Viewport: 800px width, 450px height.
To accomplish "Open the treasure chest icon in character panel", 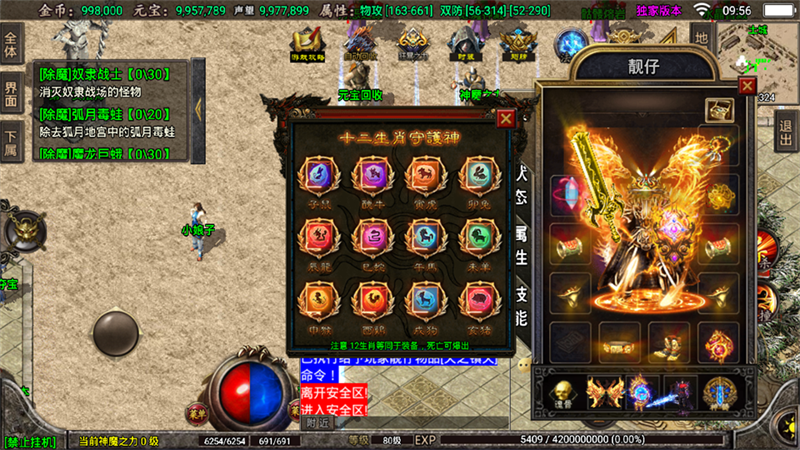I will pyautogui.click(x=716, y=110).
